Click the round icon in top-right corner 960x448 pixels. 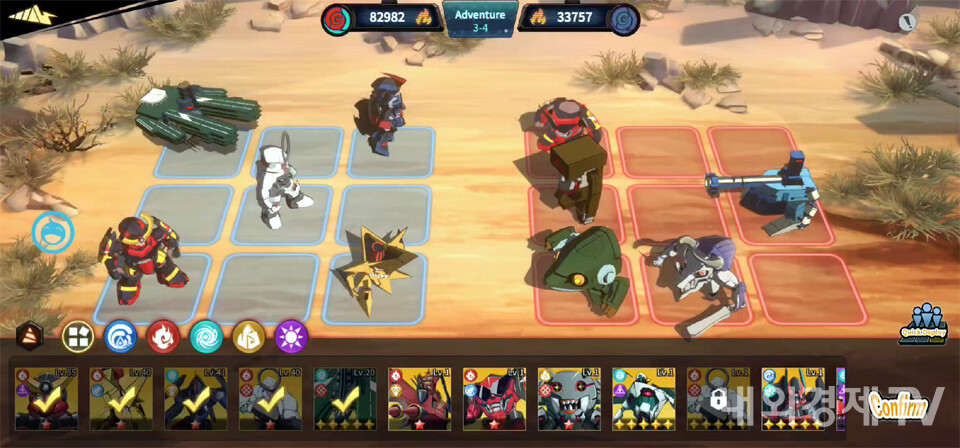[907, 21]
